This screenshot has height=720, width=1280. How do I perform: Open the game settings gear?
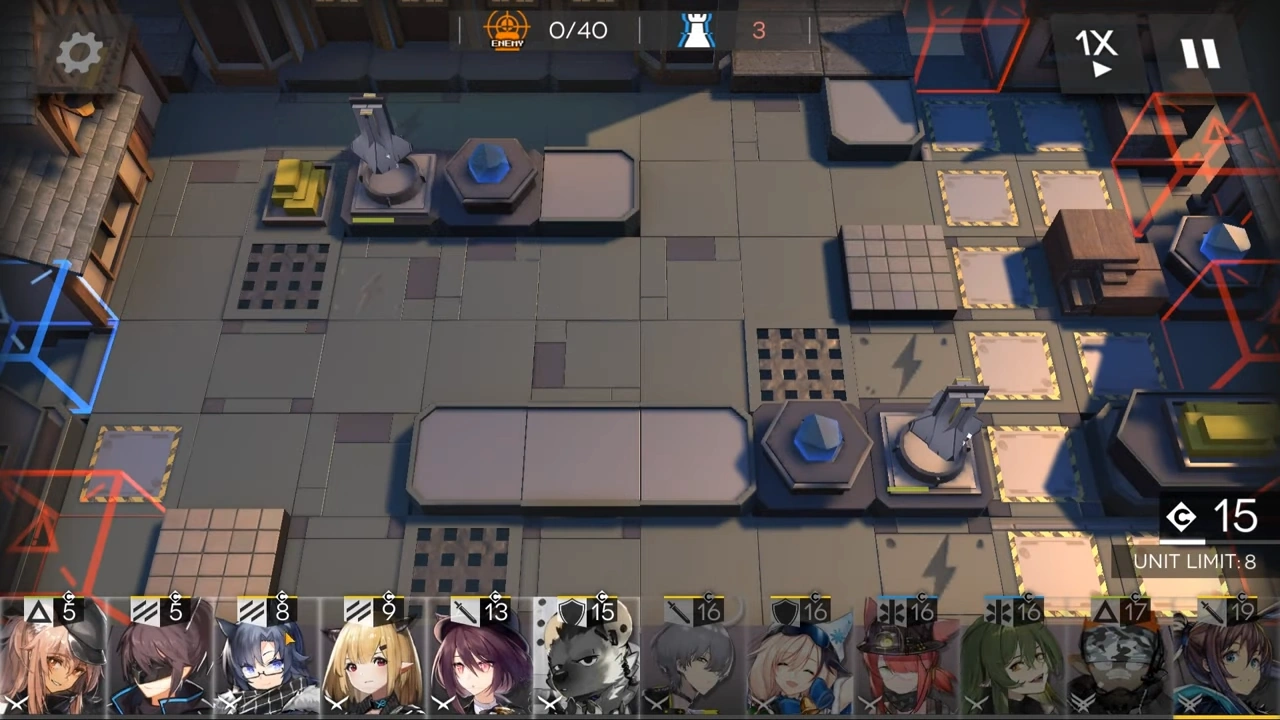click(x=79, y=52)
